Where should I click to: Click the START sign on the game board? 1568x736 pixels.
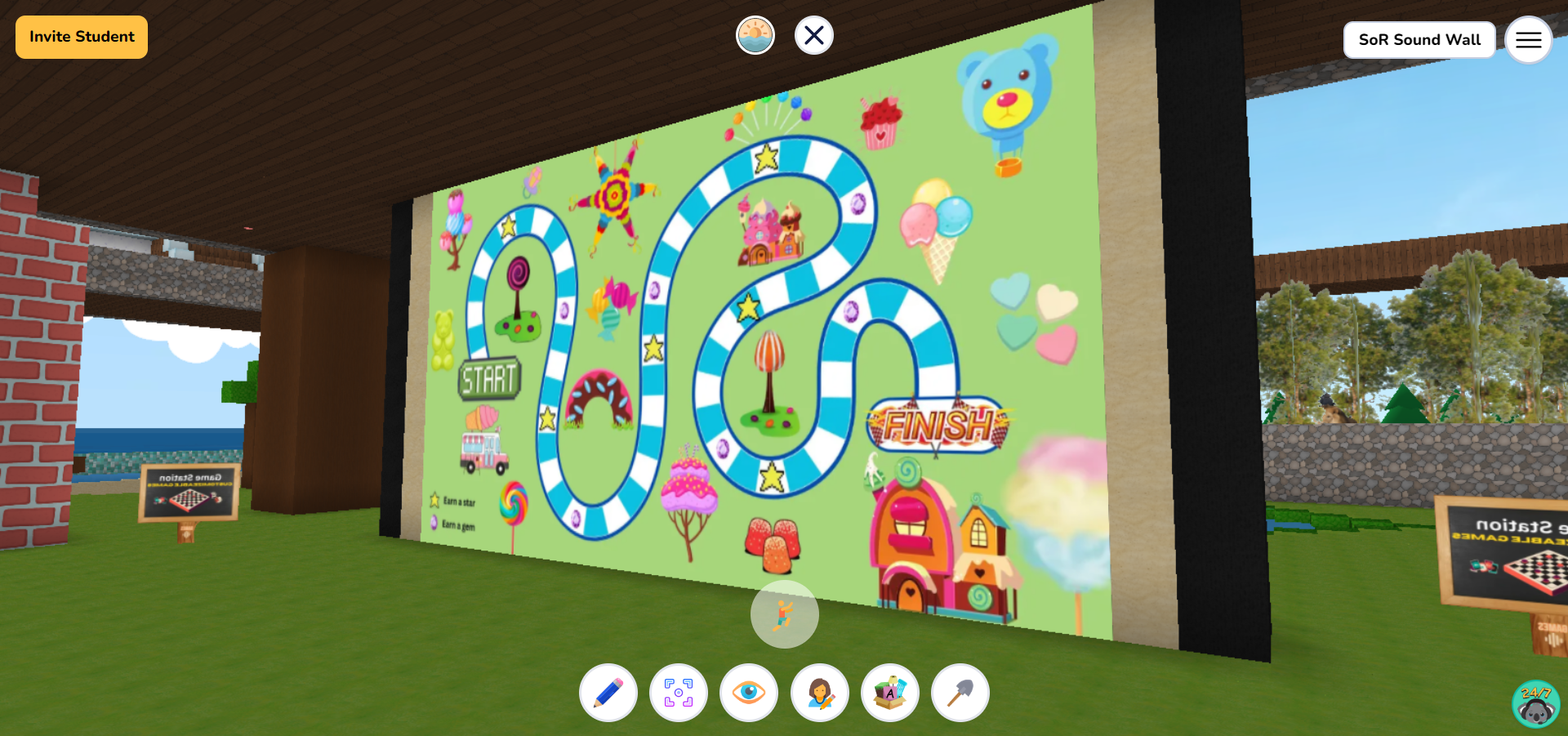point(488,377)
